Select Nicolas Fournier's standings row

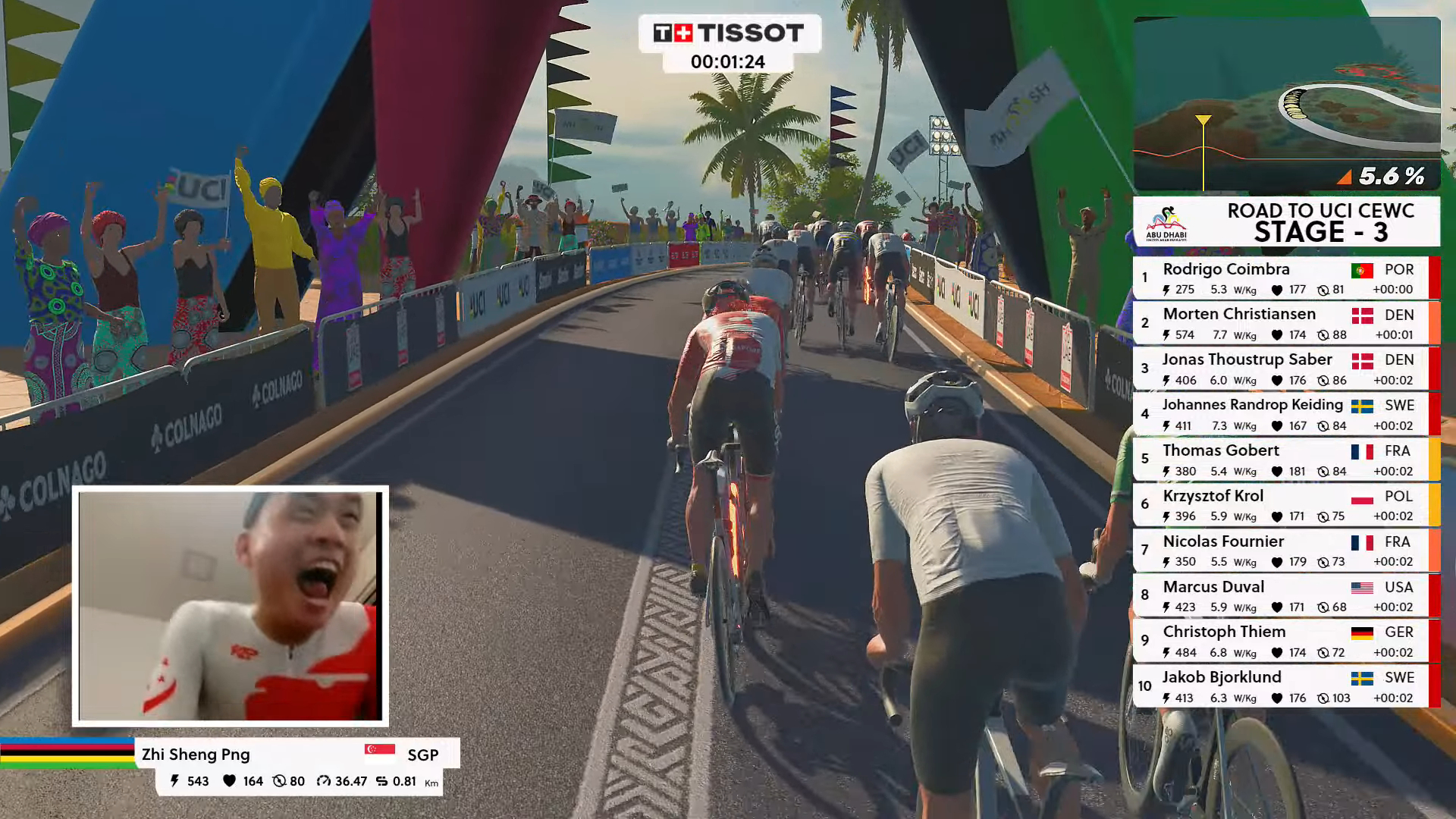pyautogui.click(x=1282, y=551)
